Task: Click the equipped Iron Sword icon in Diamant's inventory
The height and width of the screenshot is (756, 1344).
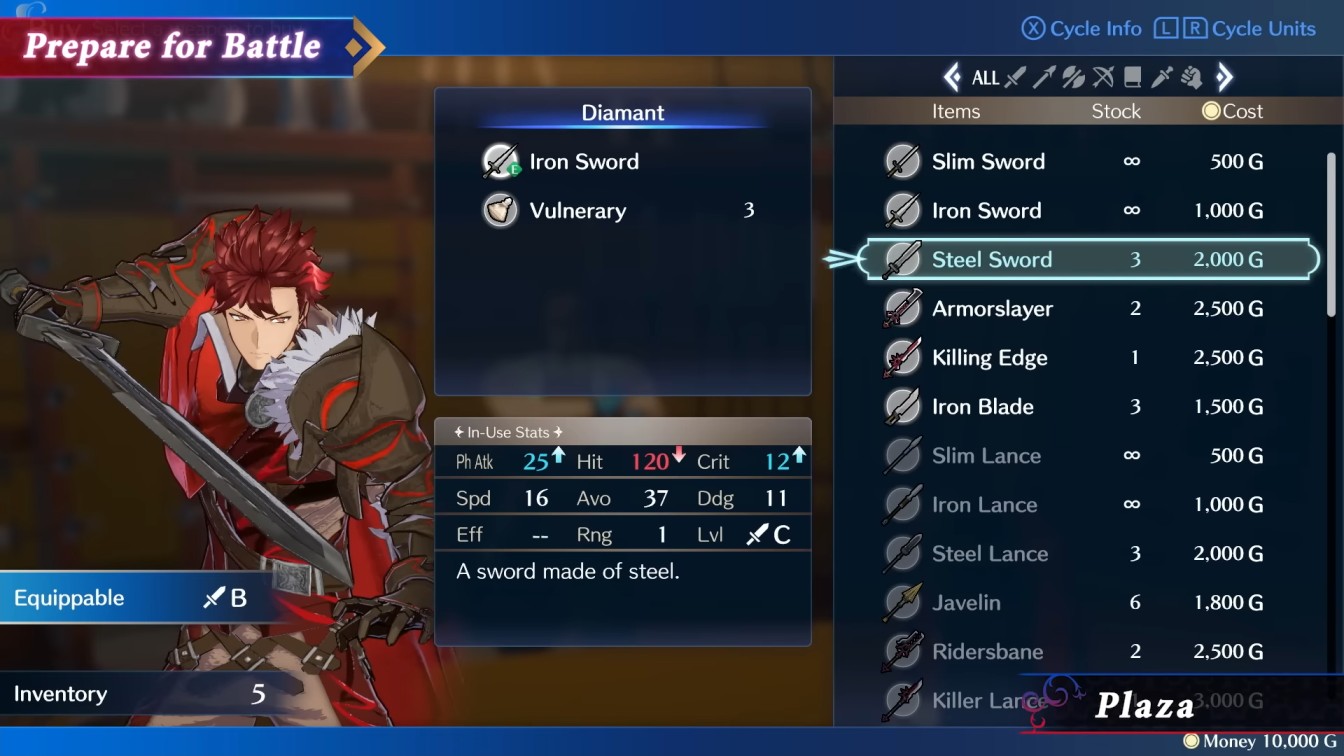Action: pyautogui.click(x=501, y=160)
